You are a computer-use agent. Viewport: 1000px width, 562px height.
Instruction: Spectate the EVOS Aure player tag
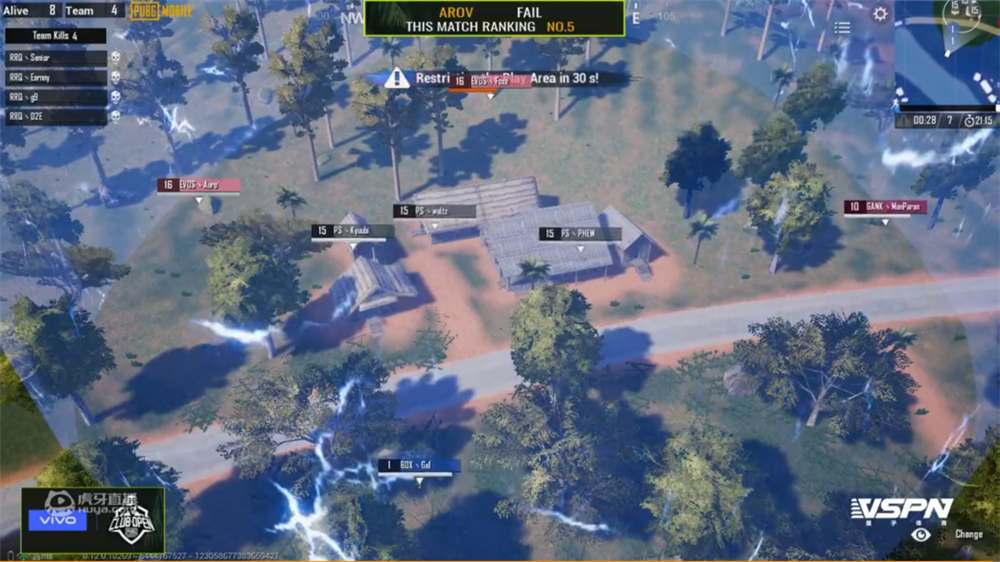click(198, 185)
